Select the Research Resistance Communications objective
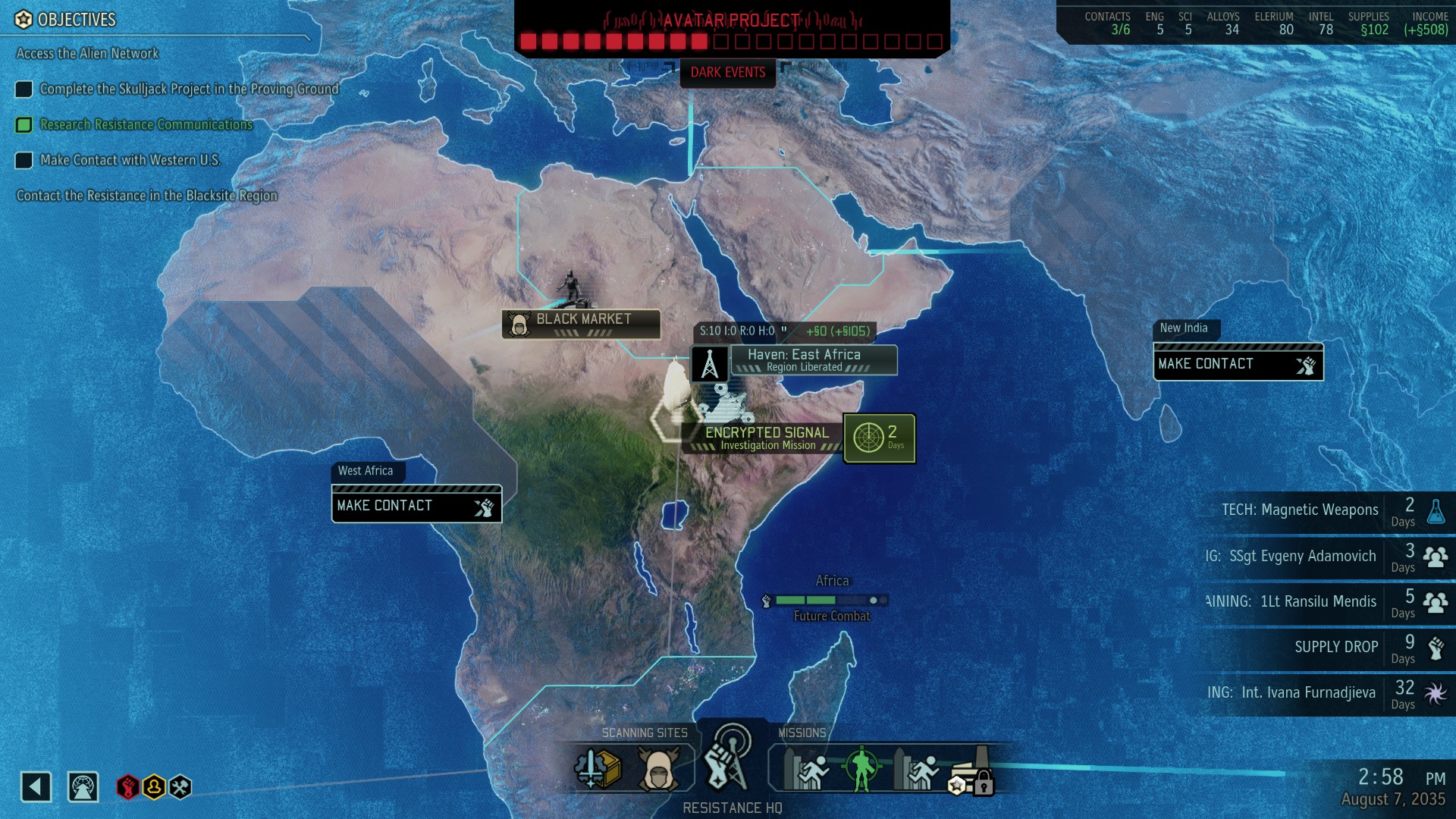 coord(146,125)
